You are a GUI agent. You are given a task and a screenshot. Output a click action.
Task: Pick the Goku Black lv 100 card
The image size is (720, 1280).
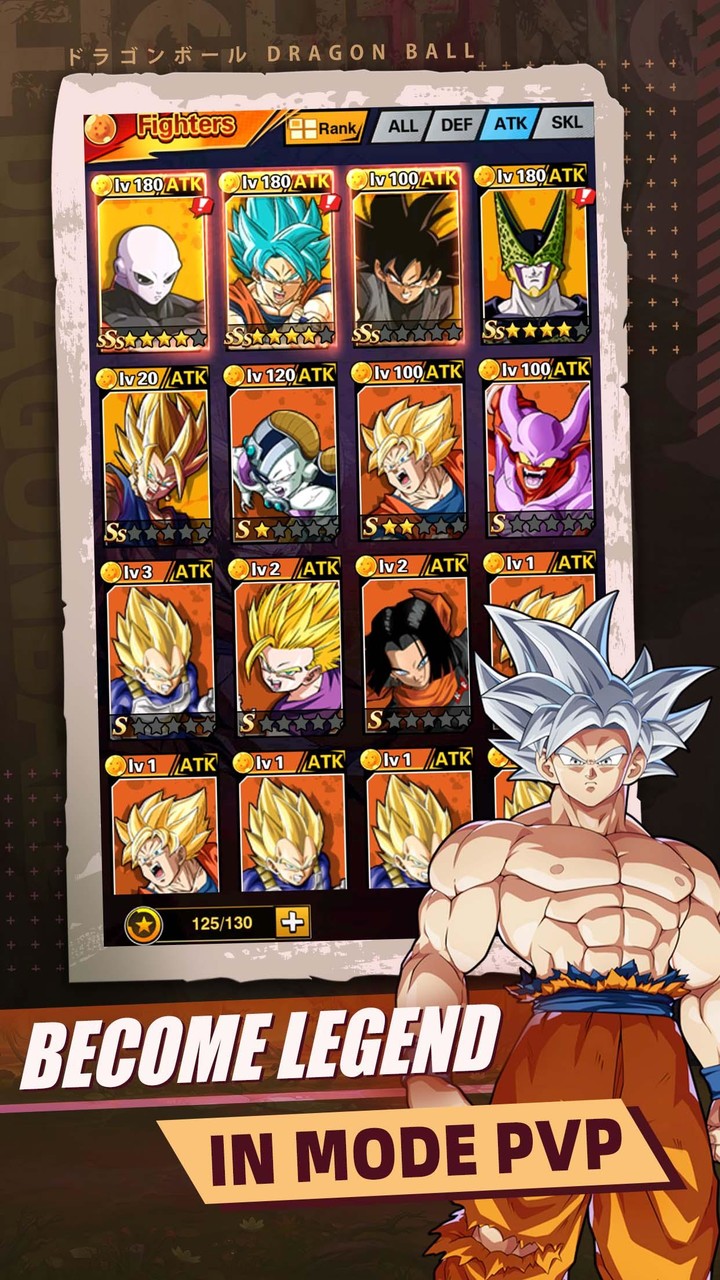click(407, 258)
